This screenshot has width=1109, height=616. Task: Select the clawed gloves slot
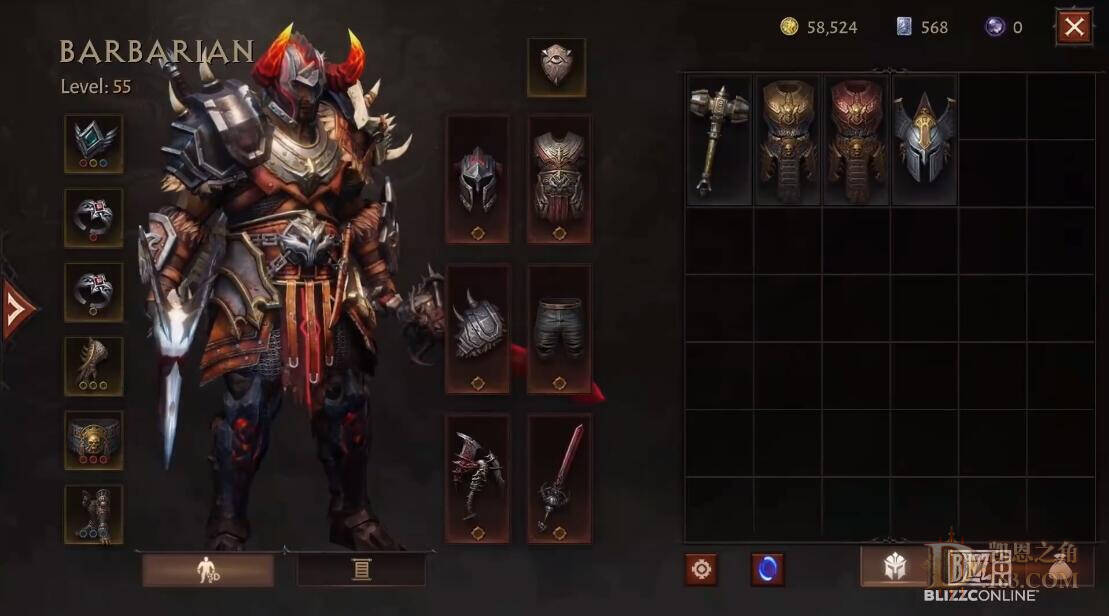click(x=94, y=366)
